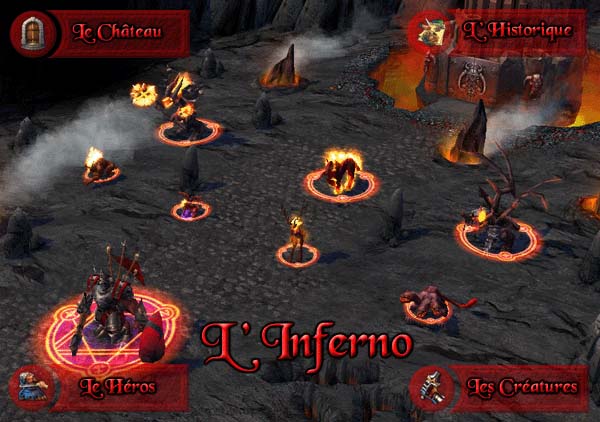Screen dimensions: 600x422
Task: Click the creatures emblem icon
Action: [x=430, y=387]
